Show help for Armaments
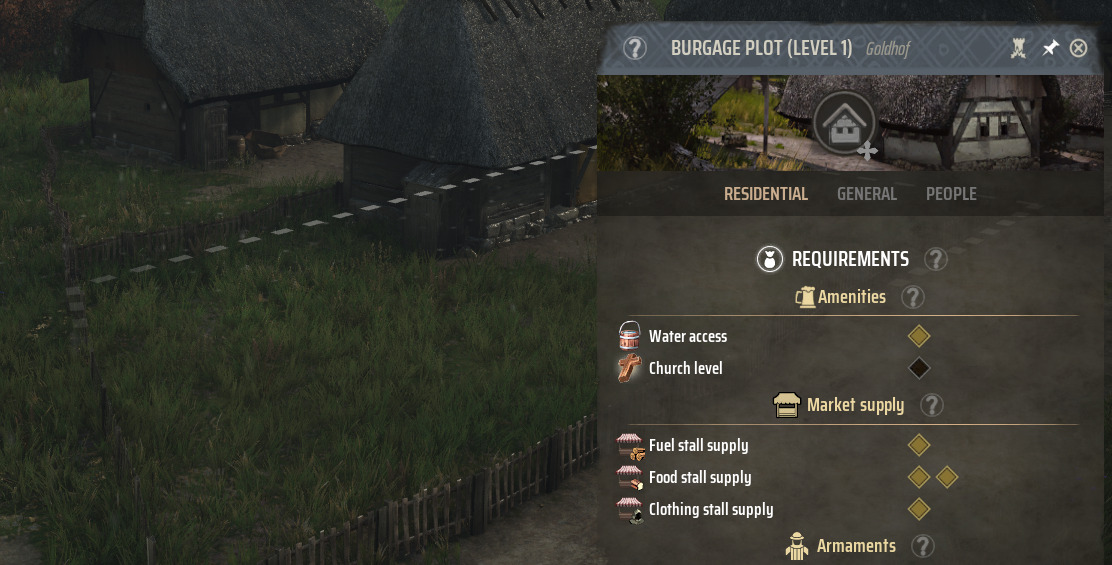Image resolution: width=1112 pixels, height=565 pixels. point(923,546)
